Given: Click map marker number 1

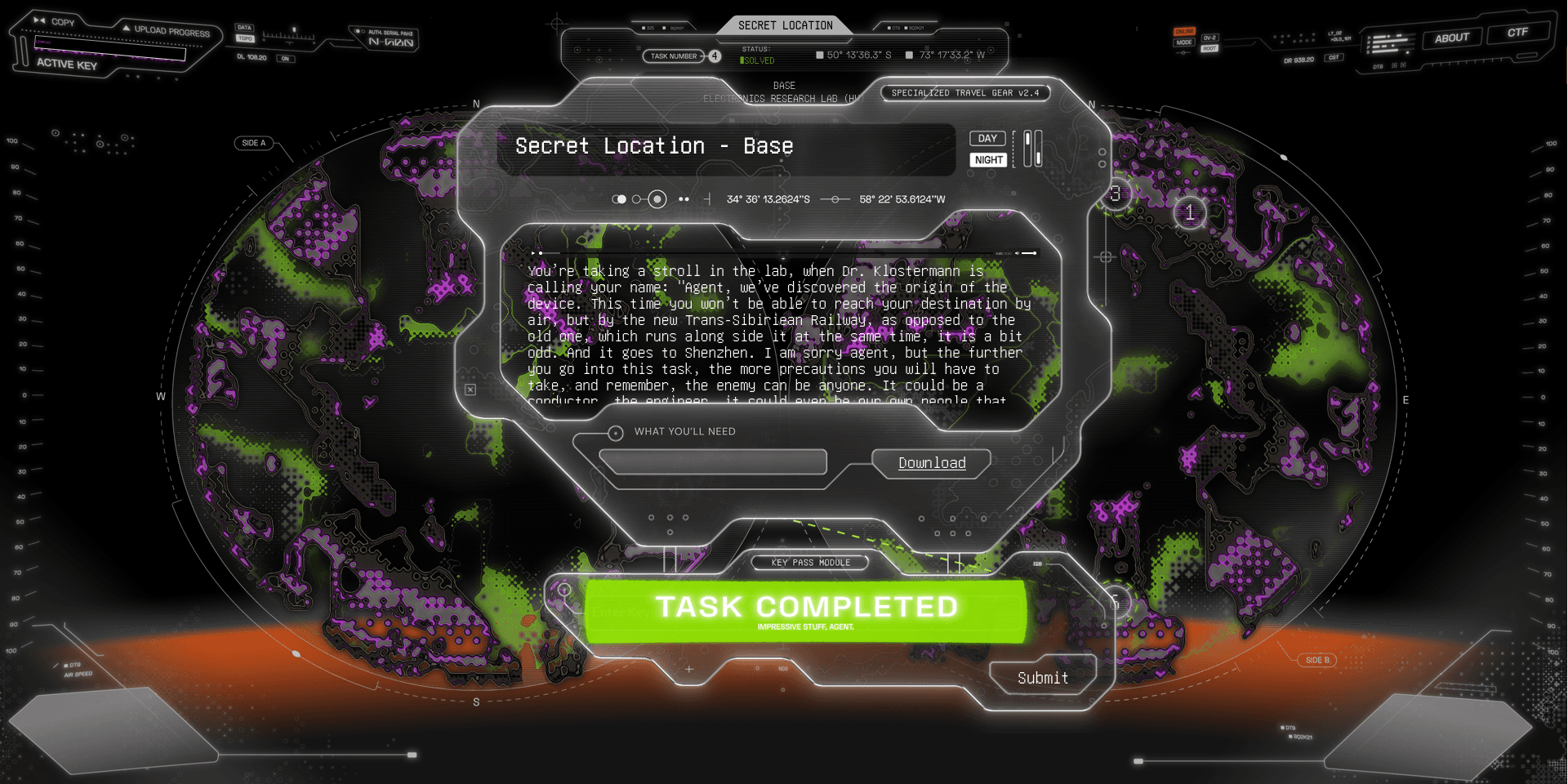Looking at the screenshot, I should click(1190, 214).
